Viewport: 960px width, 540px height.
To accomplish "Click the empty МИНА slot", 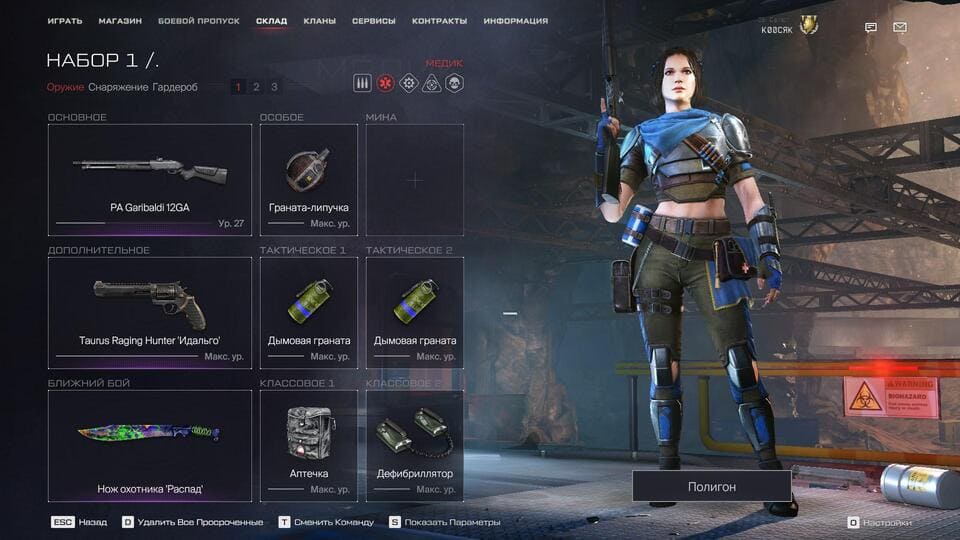I will [x=415, y=180].
